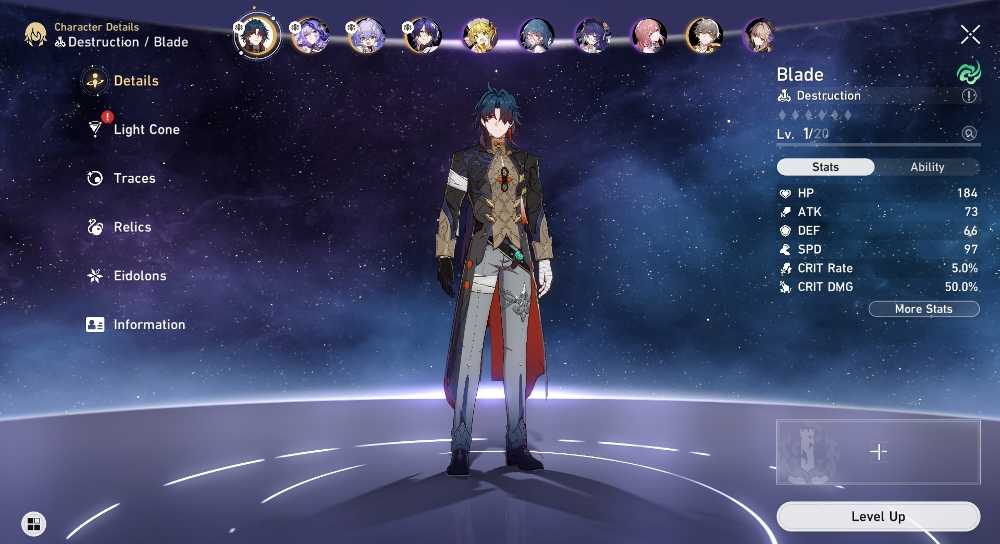Show Blade's Eidolons
1000x544 pixels.
point(139,276)
